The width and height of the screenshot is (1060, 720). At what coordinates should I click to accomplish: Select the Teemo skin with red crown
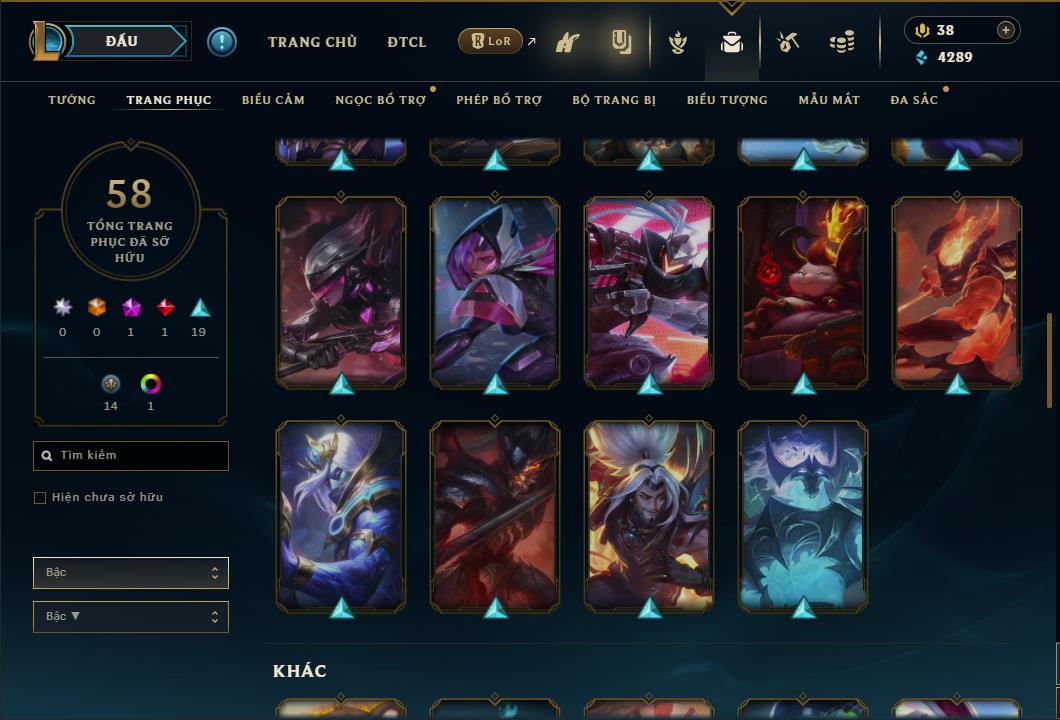803,290
